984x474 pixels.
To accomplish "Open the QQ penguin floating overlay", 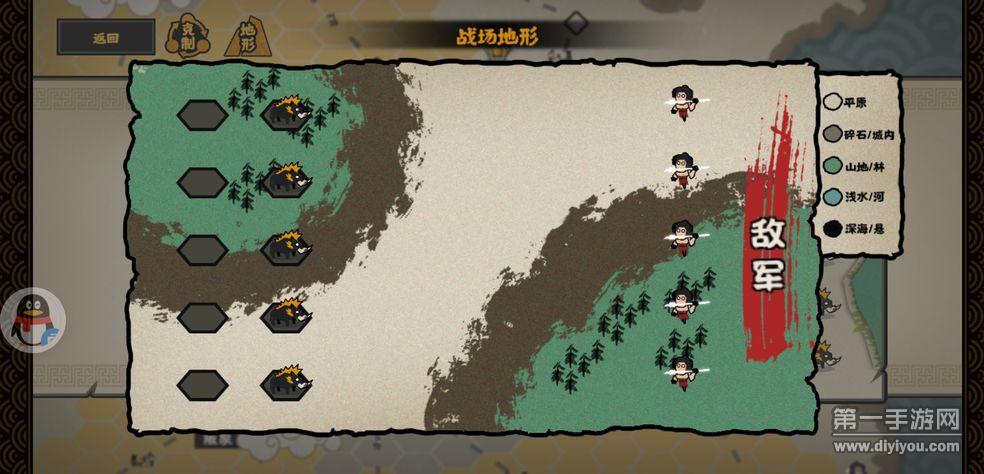I will pyautogui.click(x=35, y=321).
